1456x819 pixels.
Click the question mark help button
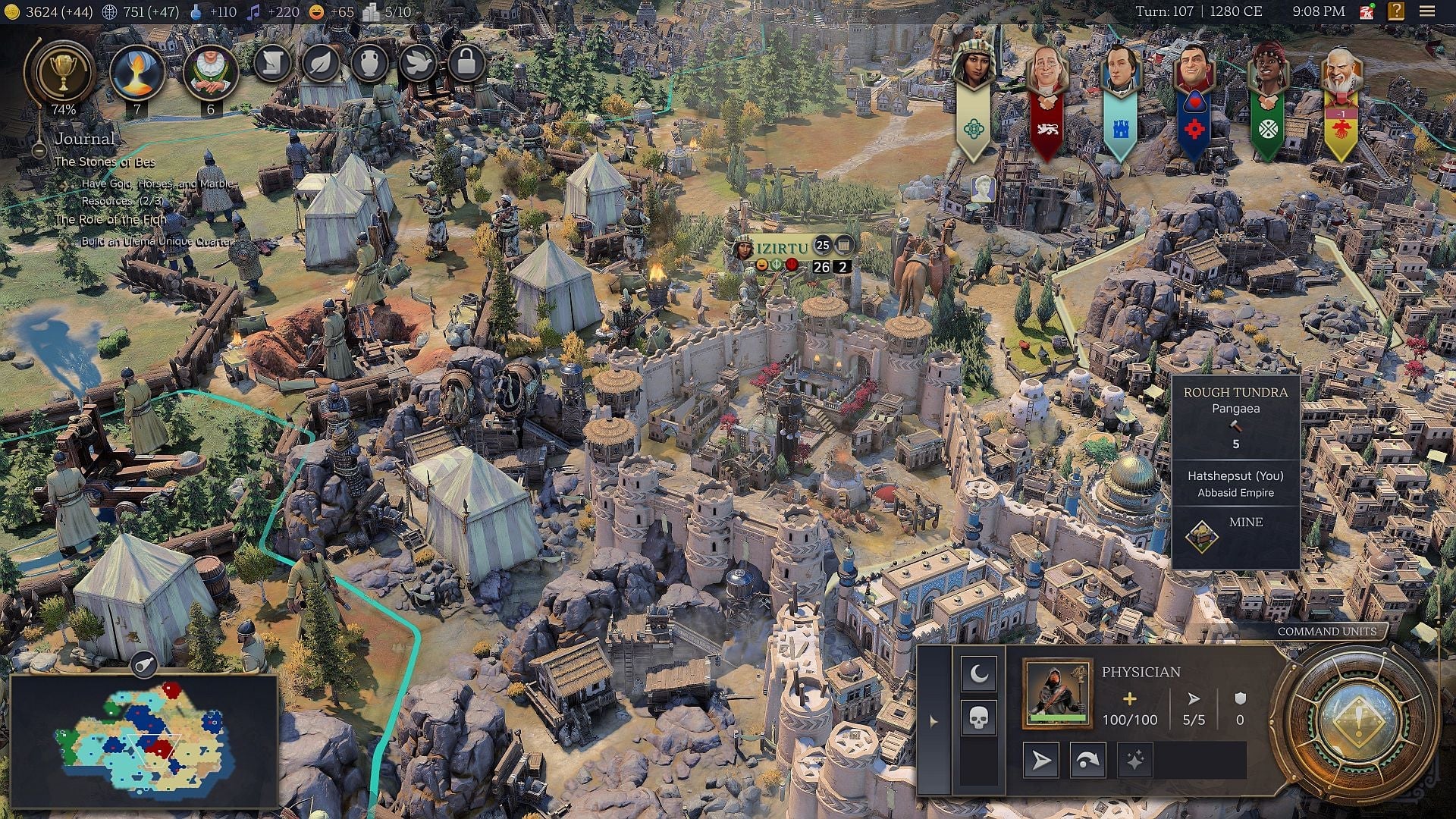[1394, 12]
